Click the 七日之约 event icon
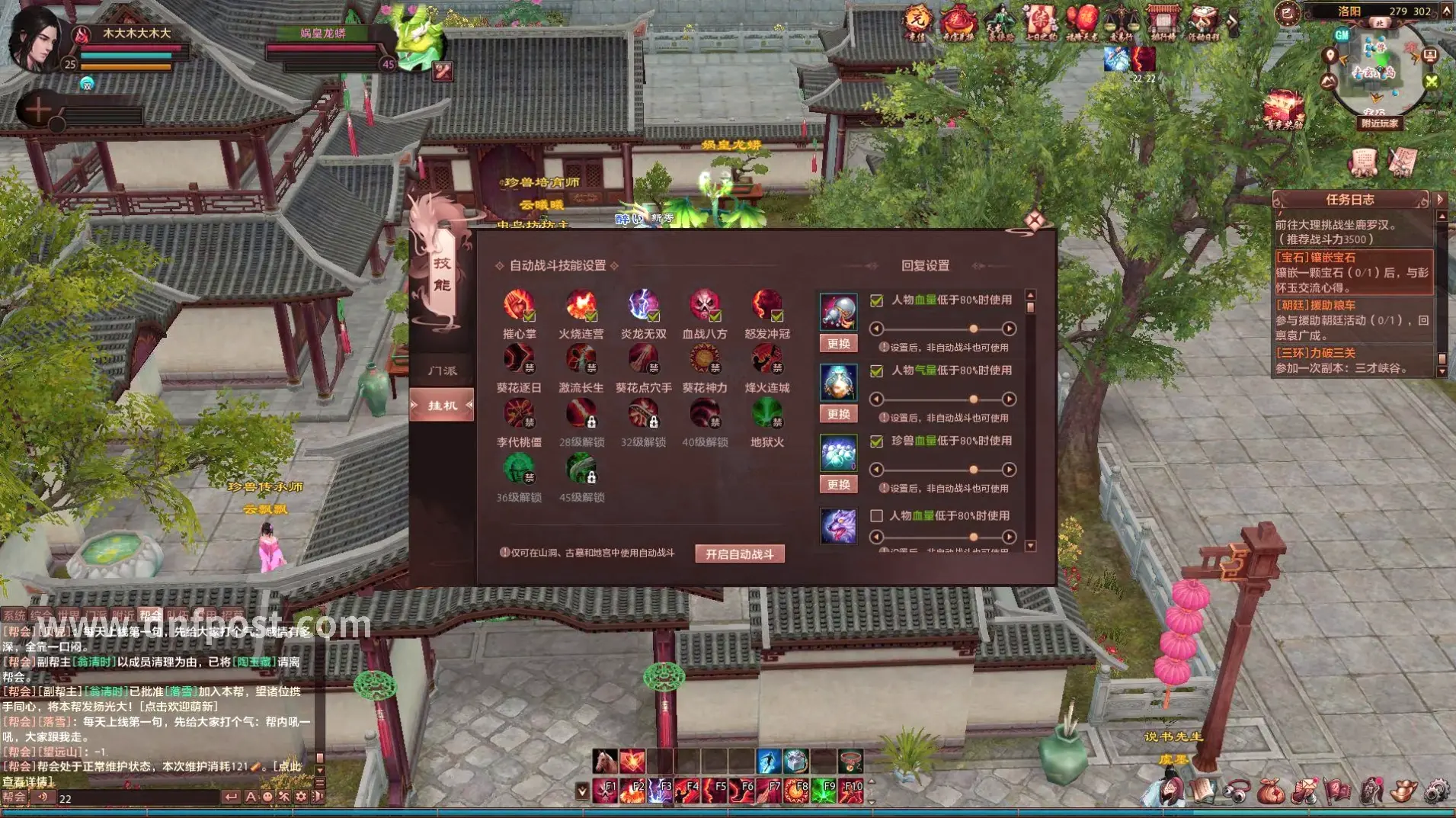1456x818 pixels. click(1039, 21)
